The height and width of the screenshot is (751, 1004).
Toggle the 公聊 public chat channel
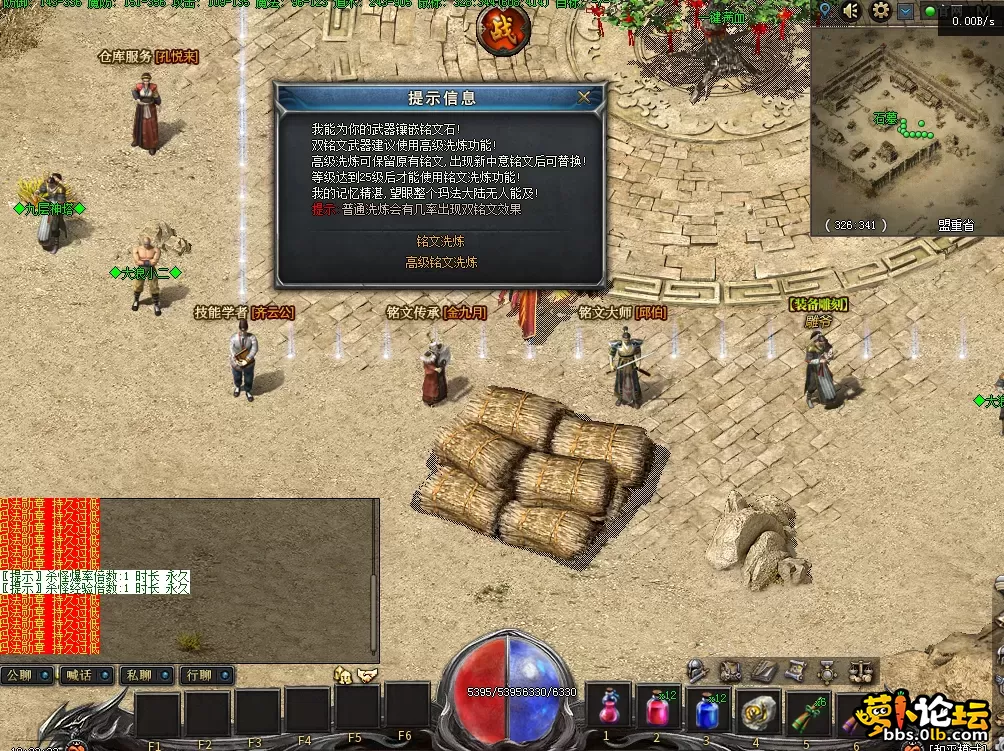pos(27,675)
